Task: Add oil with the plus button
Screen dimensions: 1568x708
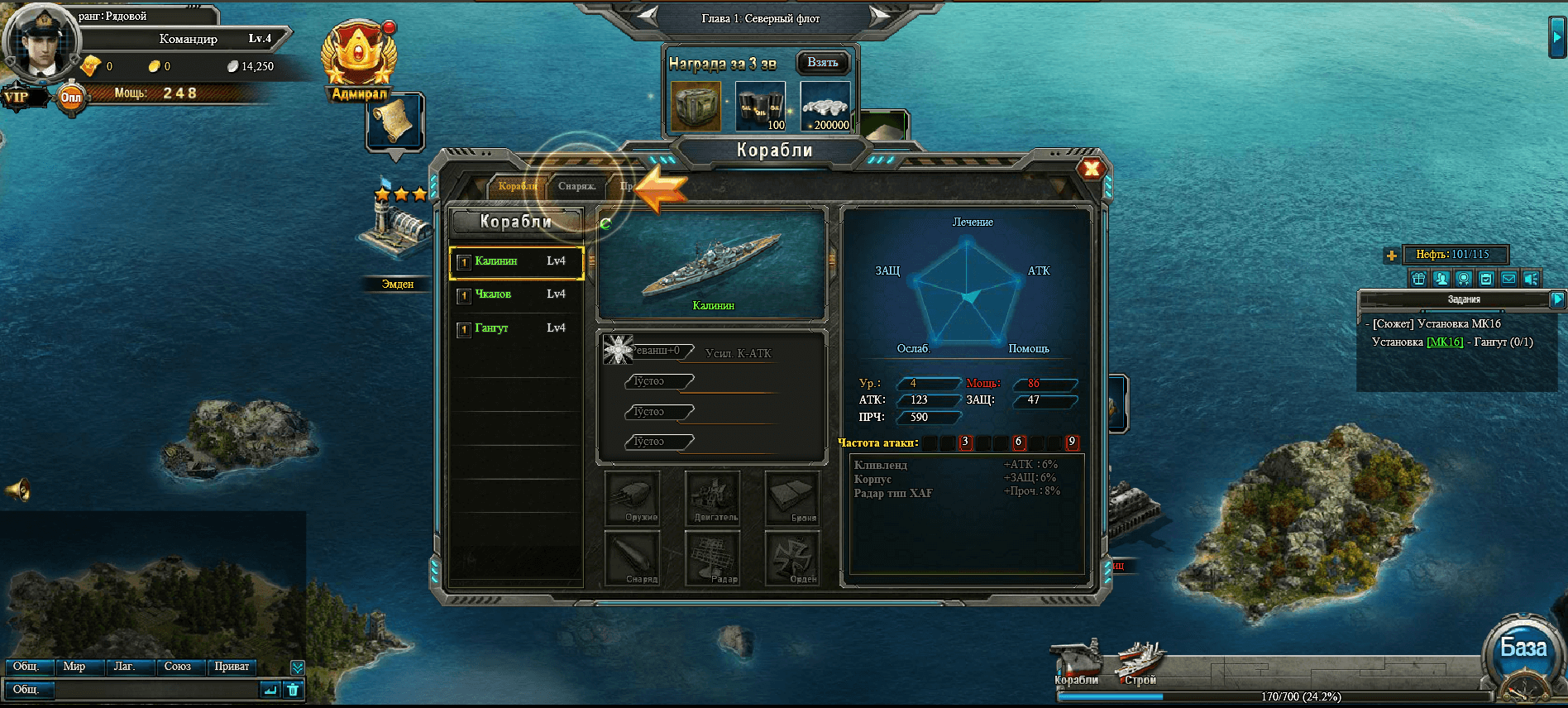Action: tap(1392, 256)
